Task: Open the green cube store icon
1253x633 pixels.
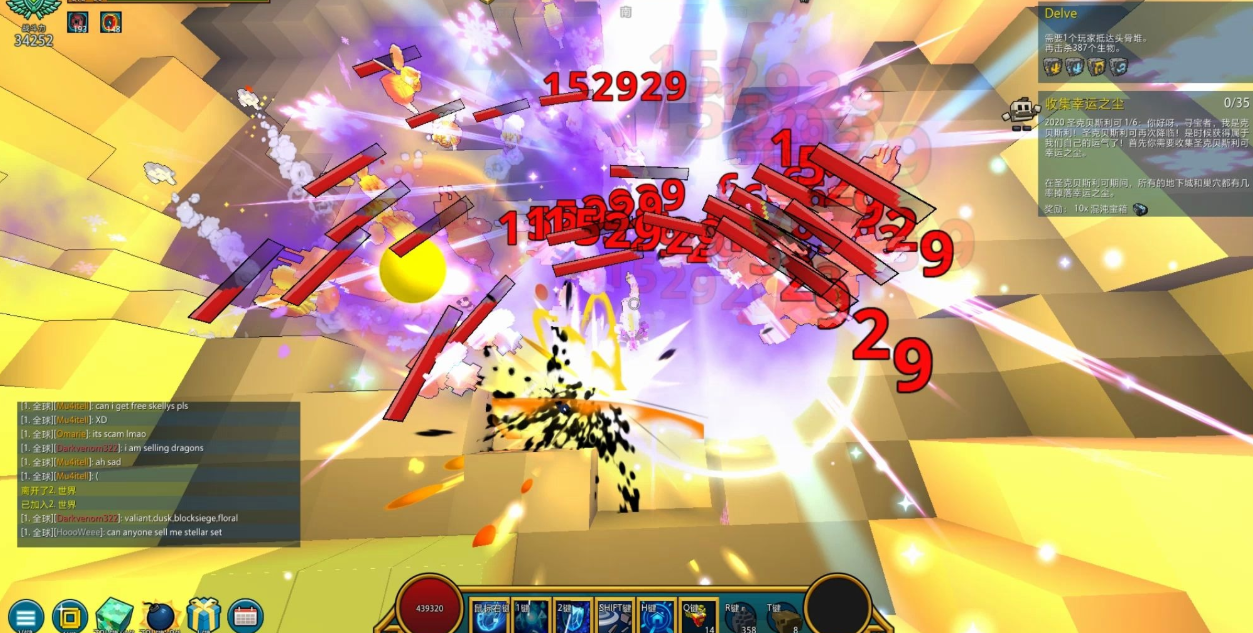Action: (113, 616)
